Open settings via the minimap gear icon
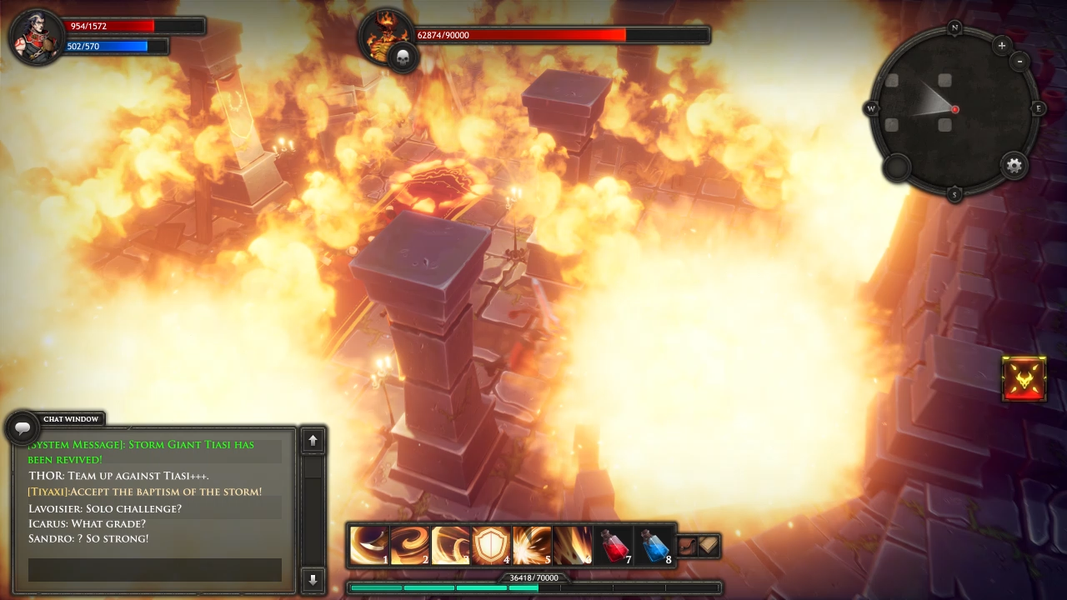The height and width of the screenshot is (600, 1067). pos(1014,166)
